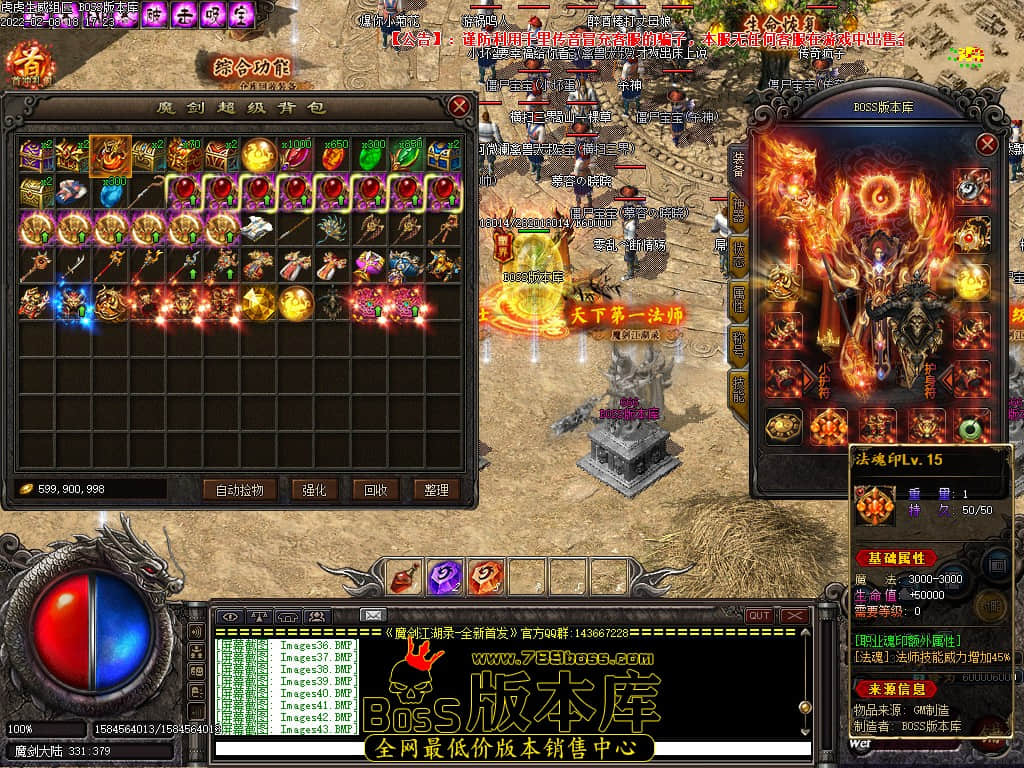This screenshot has width=1024, height=768.
Task: Pick the green oval gem stack x300
Action: point(371,154)
